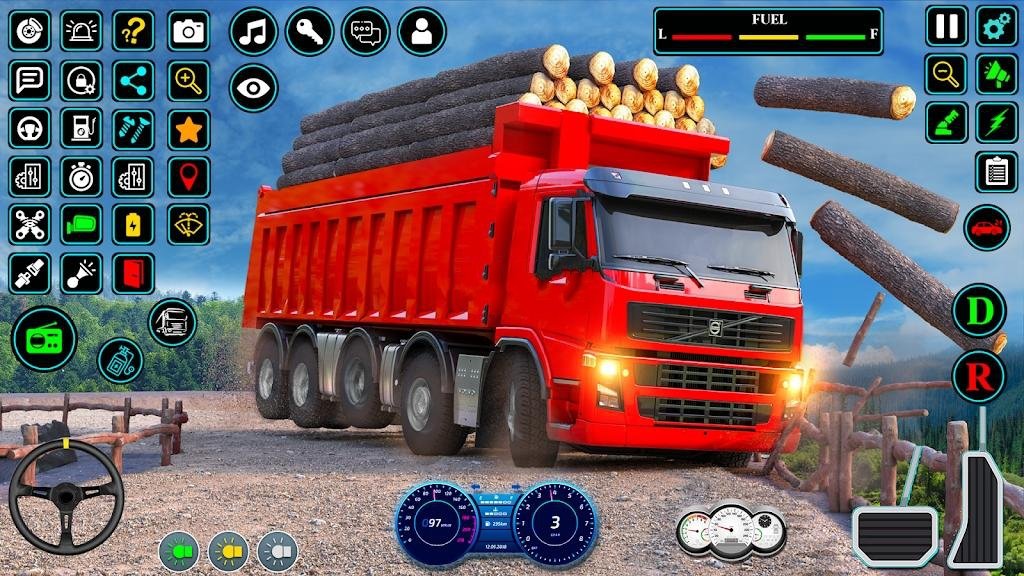Open settings with the gear icon
The image size is (1024, 576).
coord(996,26)
